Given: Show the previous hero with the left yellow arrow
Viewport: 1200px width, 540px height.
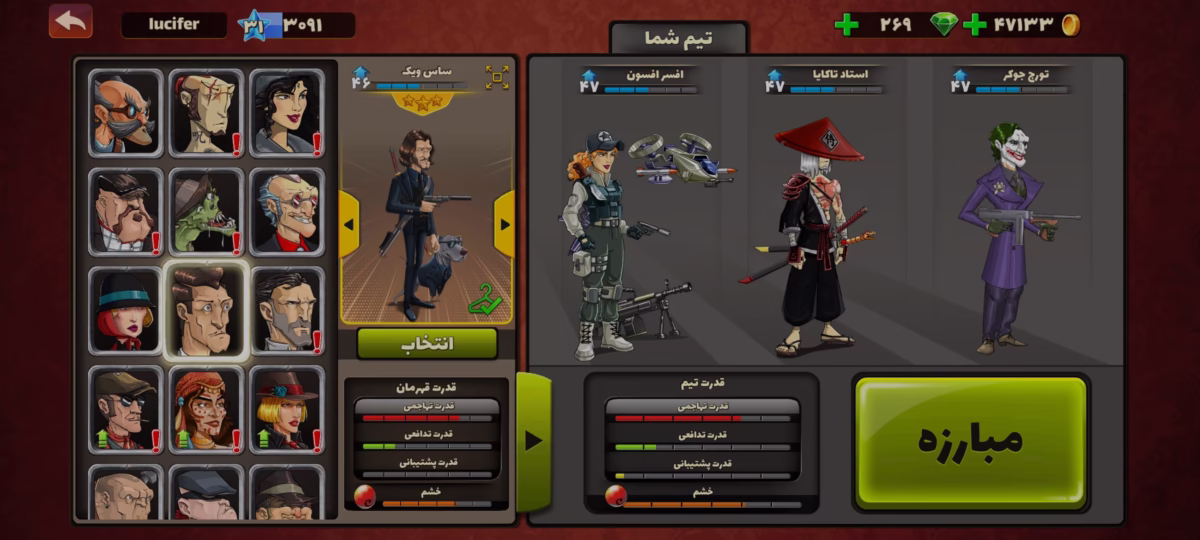Looking at the screenshot, I should pyautogui.click(x=349, y=224).
